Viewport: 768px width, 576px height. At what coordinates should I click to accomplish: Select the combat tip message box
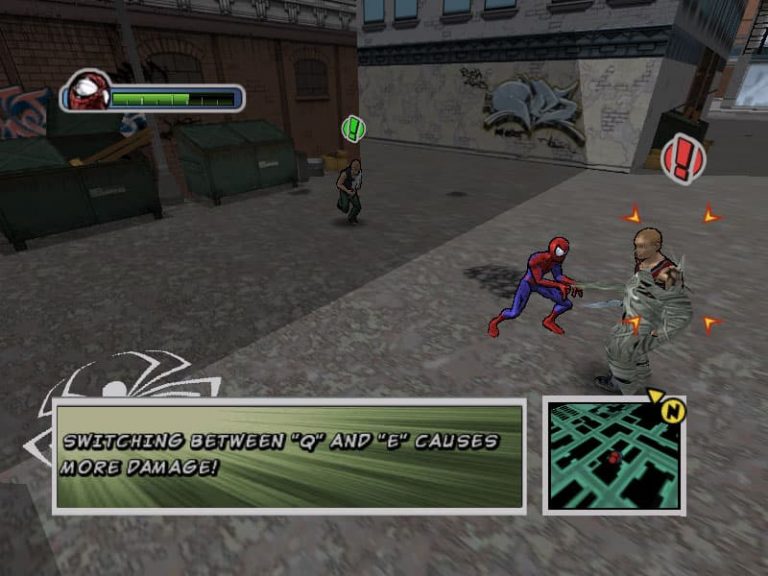point(289,456)
